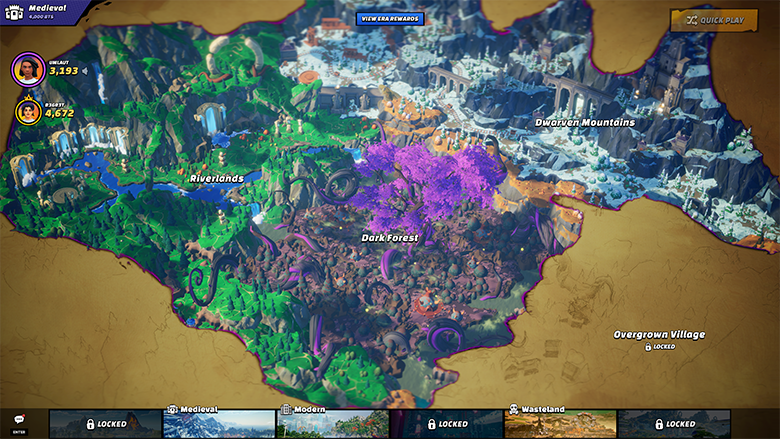Select the Riverlands region on the map
Screen dimensions: 780x439
216,179
